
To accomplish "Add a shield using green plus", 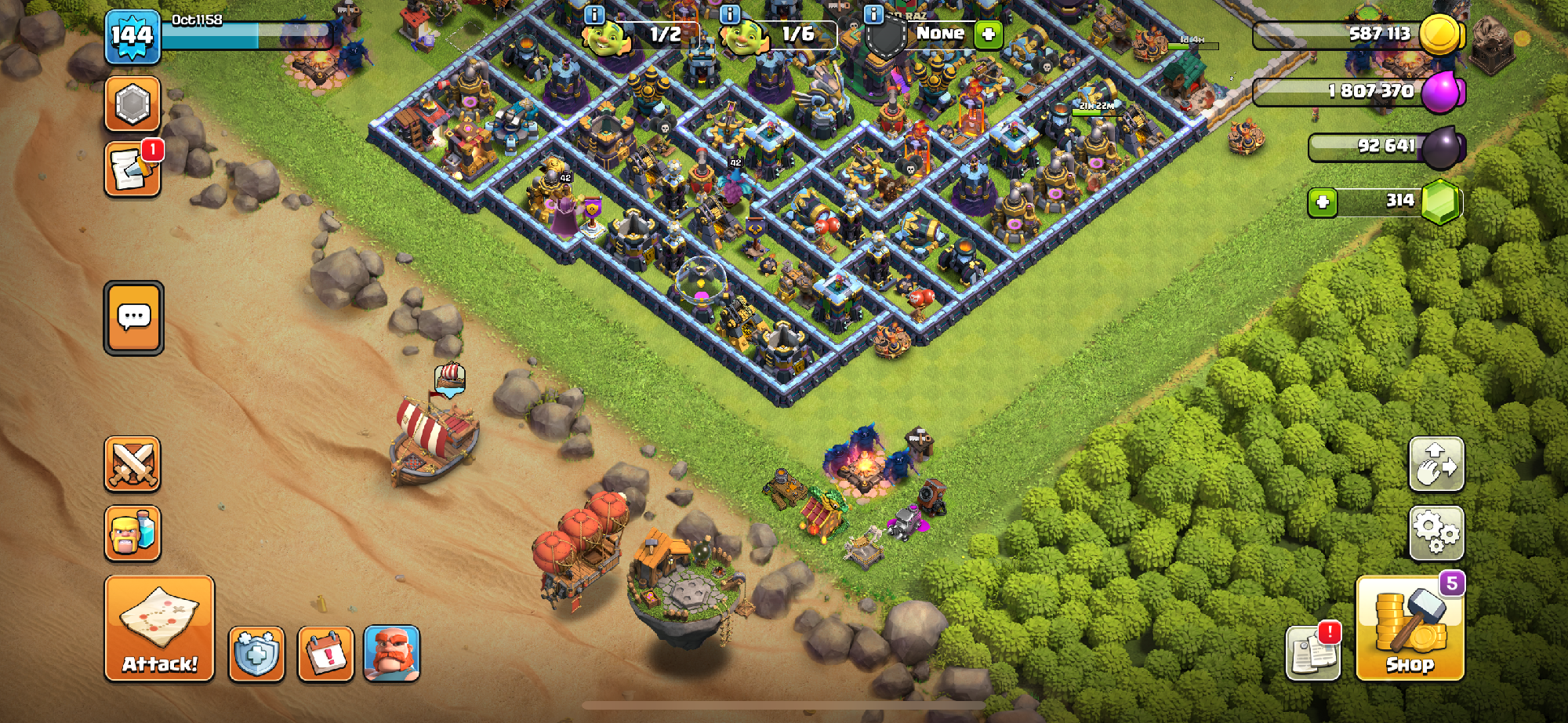I will coord(989,35).
